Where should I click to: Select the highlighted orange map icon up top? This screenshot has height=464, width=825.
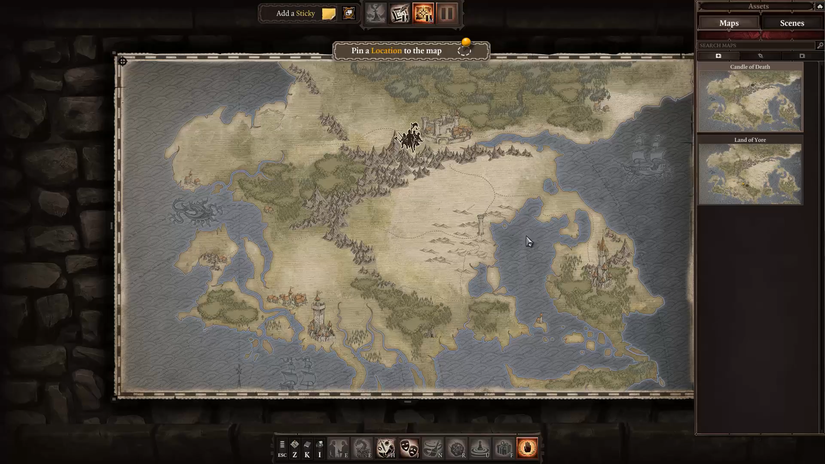click(423, 14)
